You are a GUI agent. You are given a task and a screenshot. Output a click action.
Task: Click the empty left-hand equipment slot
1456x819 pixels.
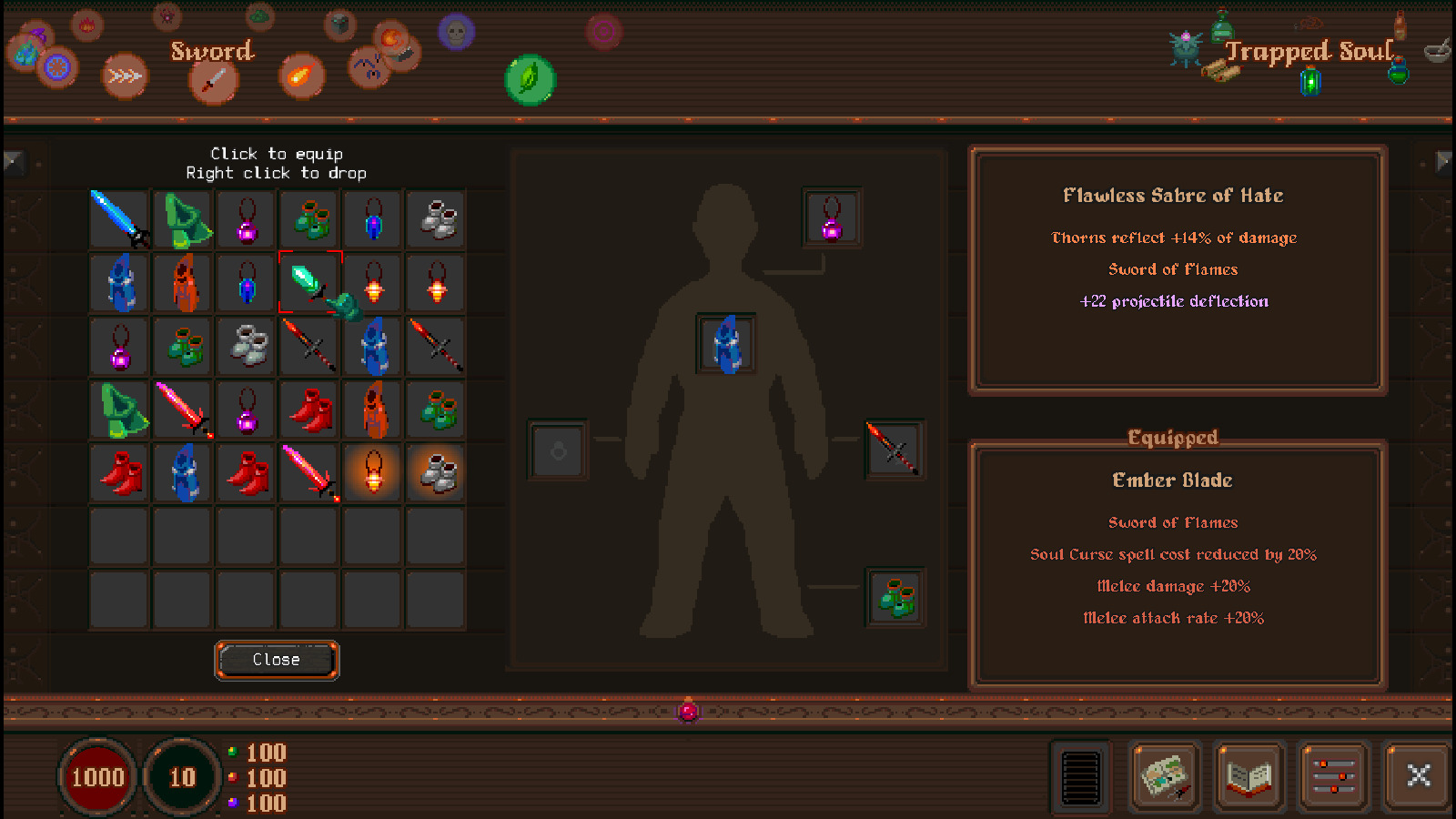click(x=558, y=450)
